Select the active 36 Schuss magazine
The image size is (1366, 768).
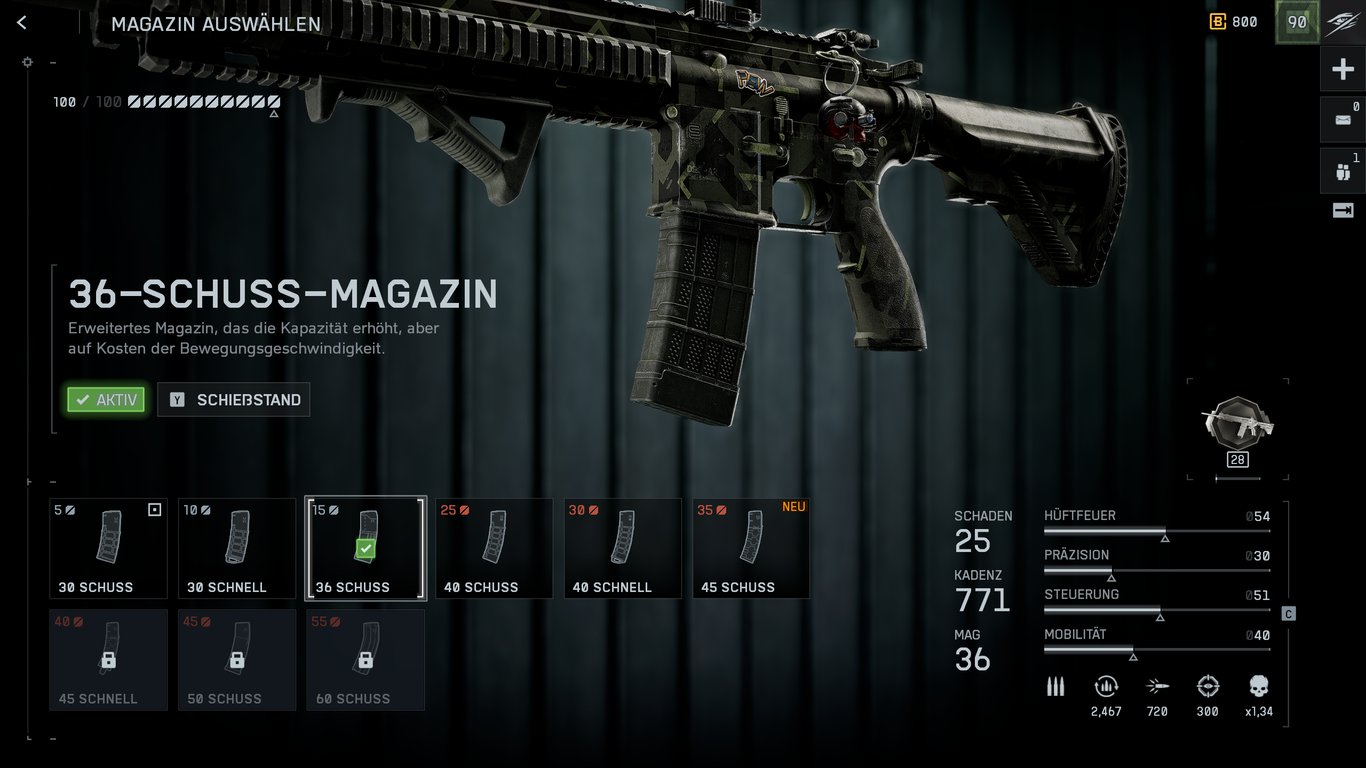point(365,548)
